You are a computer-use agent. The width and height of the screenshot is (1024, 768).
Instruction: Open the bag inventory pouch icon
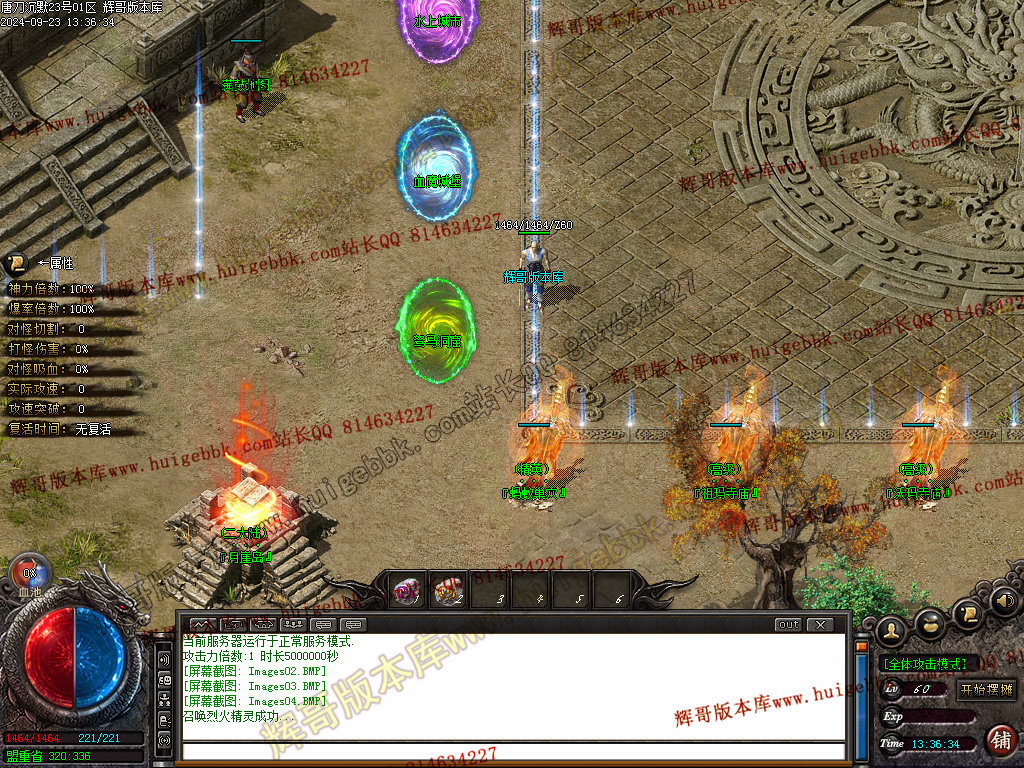(930, 623)
